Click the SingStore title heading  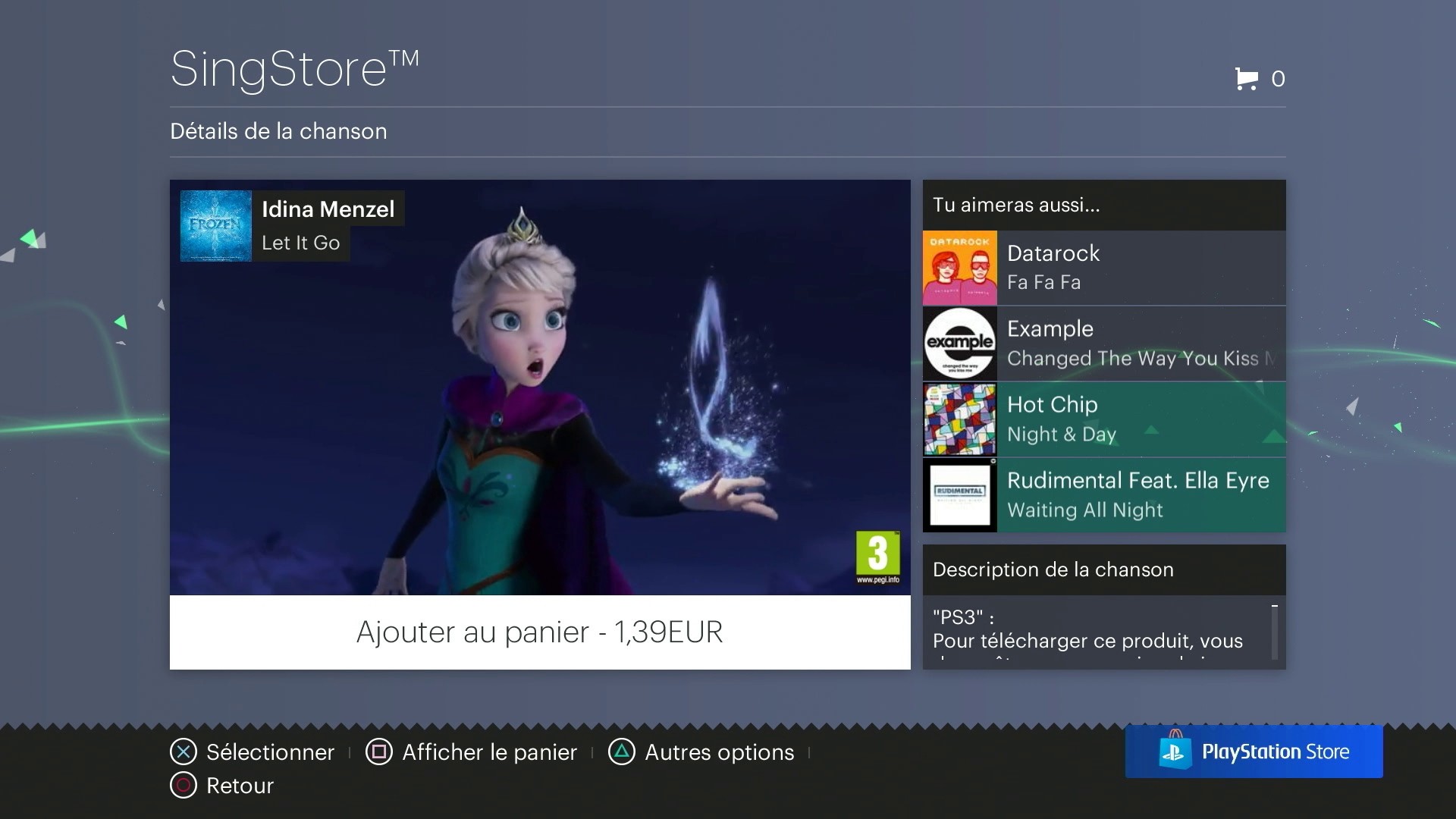tap(294, 67)
